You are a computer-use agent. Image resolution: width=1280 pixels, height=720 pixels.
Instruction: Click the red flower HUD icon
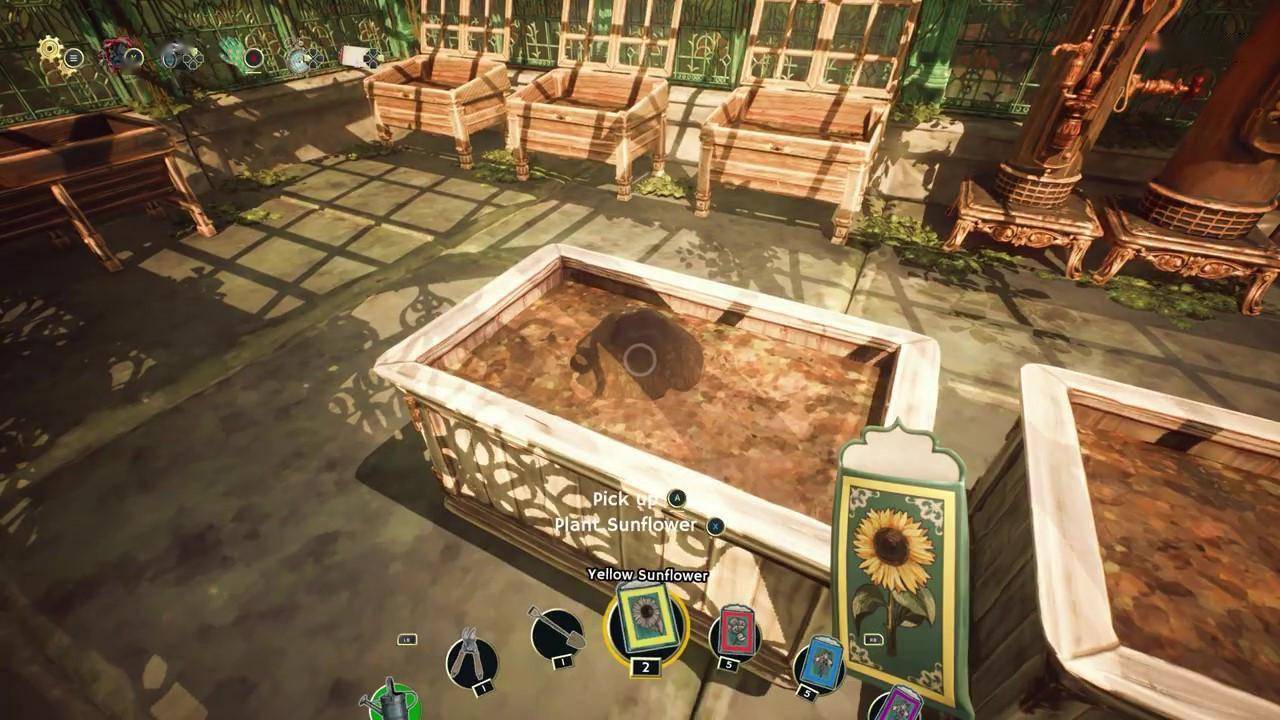[x=116, y=52]
